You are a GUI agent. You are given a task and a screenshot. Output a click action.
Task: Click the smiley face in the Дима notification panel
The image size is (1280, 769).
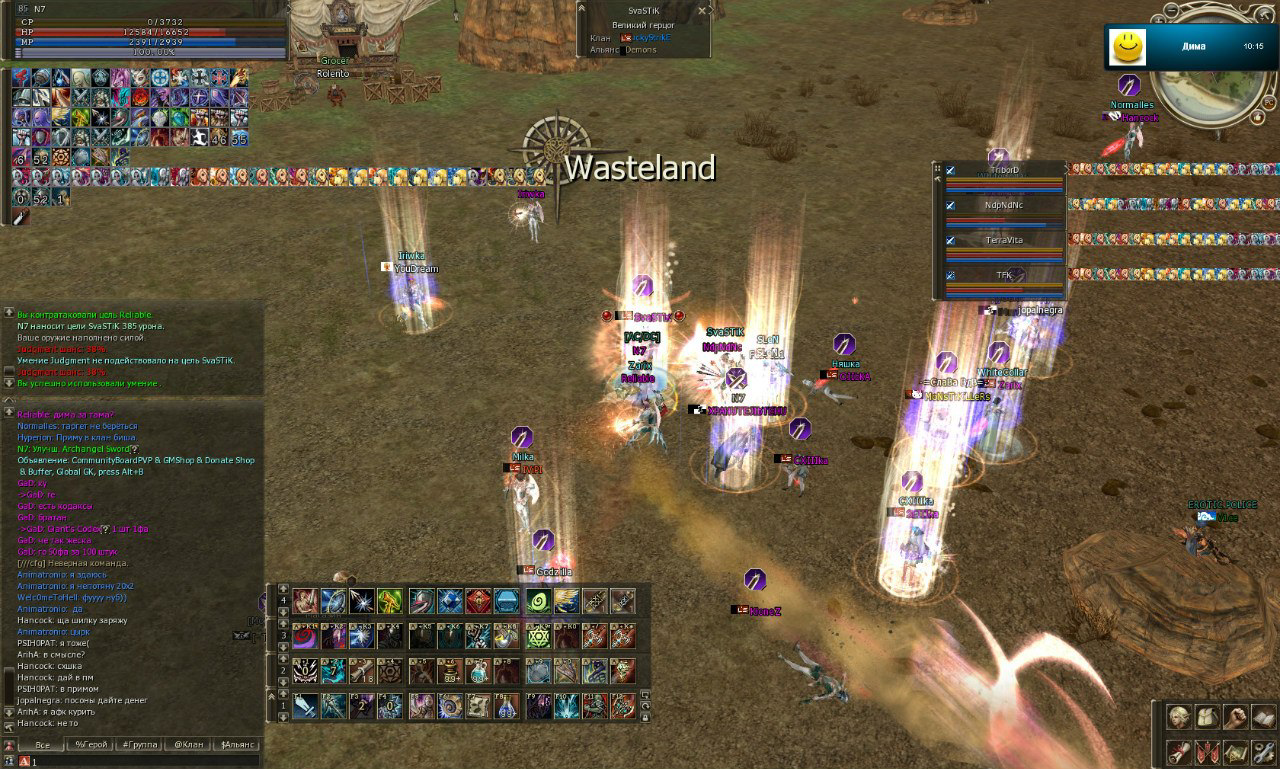(x=1127, y=45)
